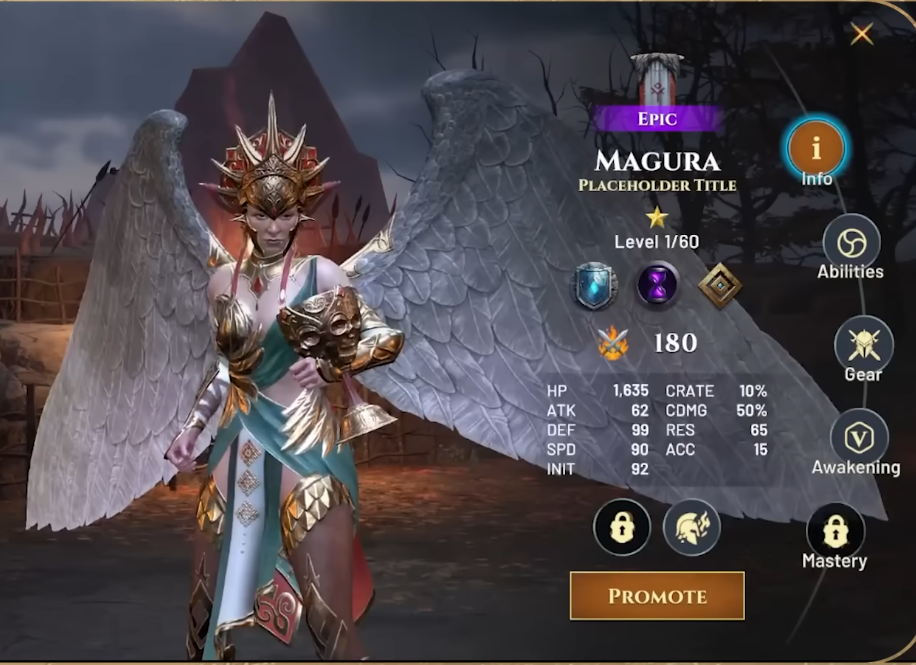916x665 pixels.
Task: Show the Awakening tab
Action: tap(859, 437)
